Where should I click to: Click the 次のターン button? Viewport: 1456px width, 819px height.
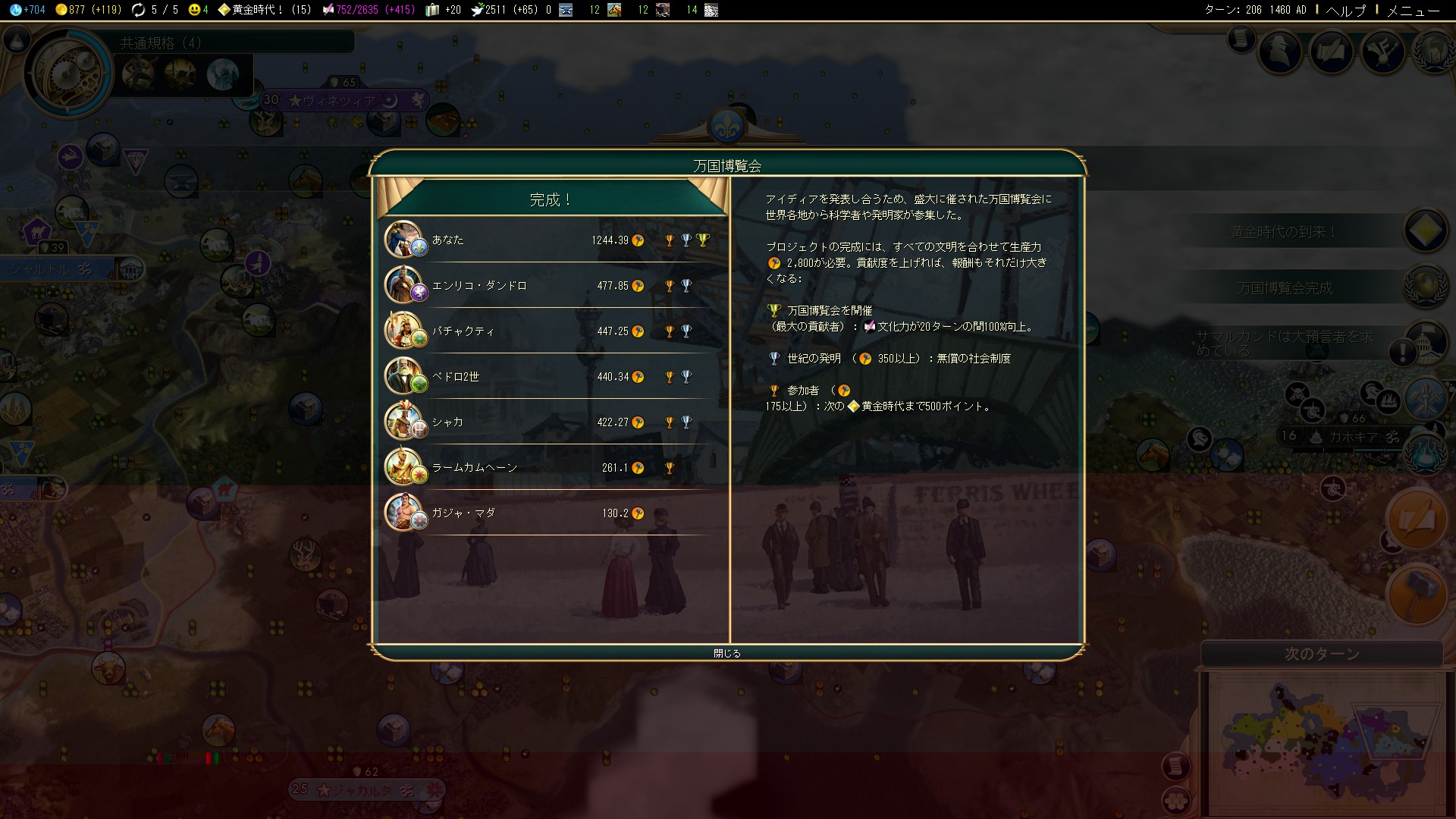tap(1322, 654)
